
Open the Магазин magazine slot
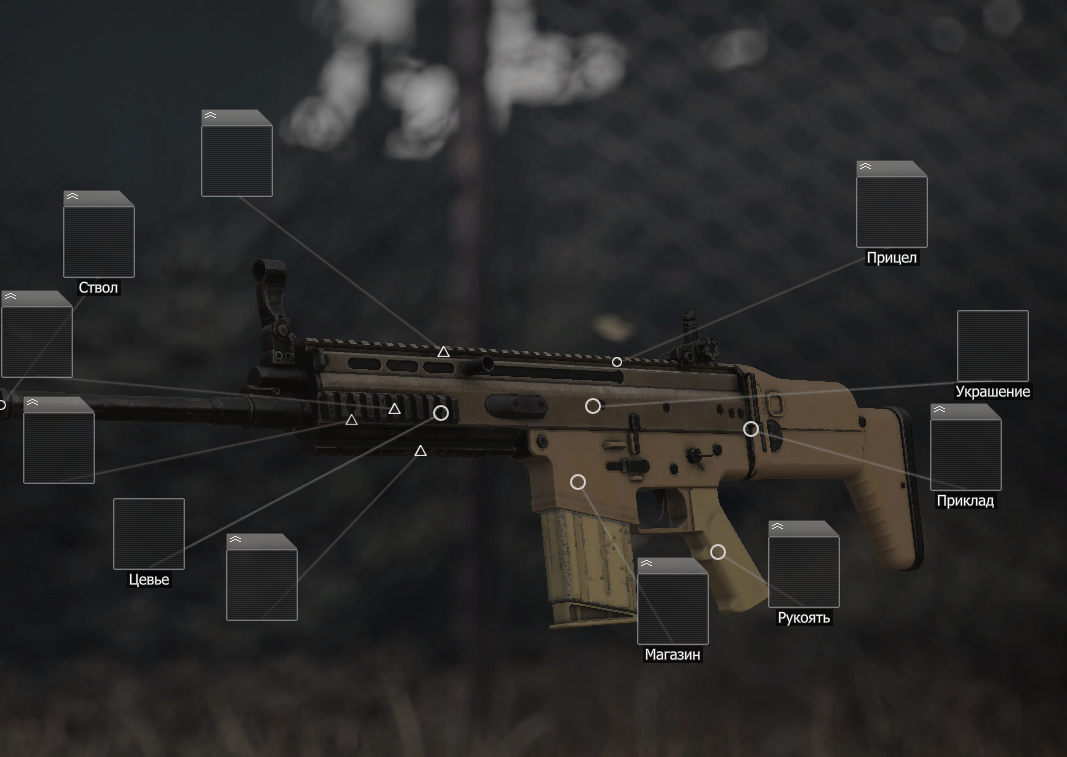(x=672, y=603)
